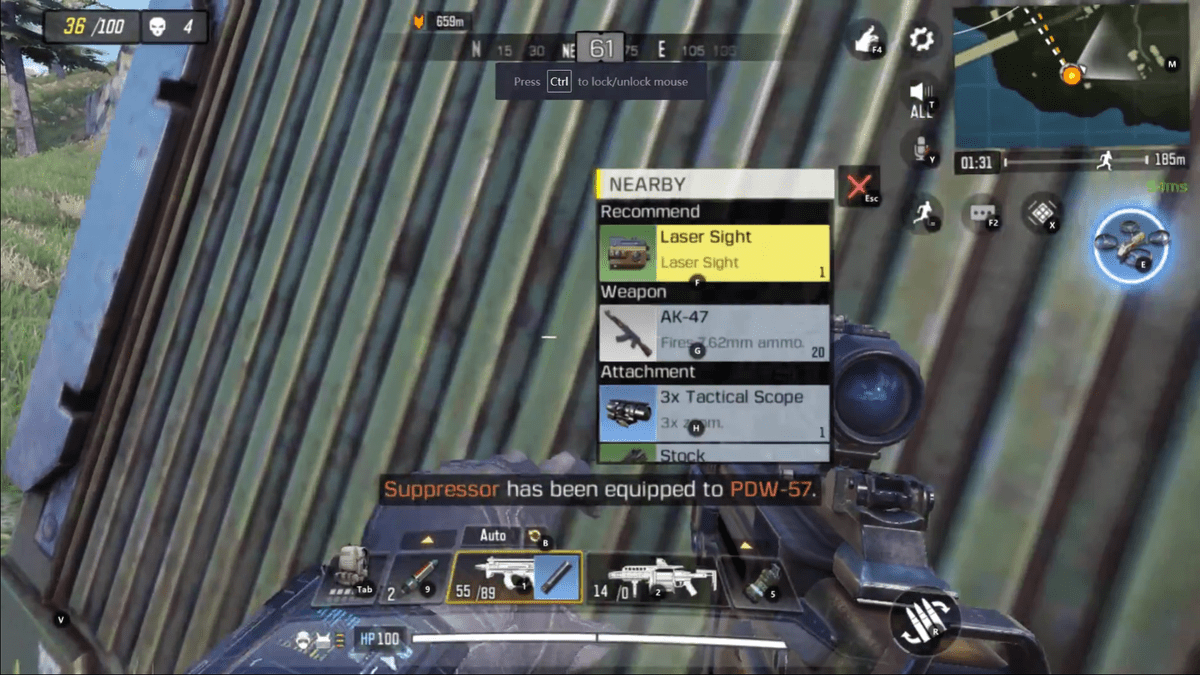1200x675 pixels.
Task: Pick up the AK-47 weapon
Action: tap(714, 332)
